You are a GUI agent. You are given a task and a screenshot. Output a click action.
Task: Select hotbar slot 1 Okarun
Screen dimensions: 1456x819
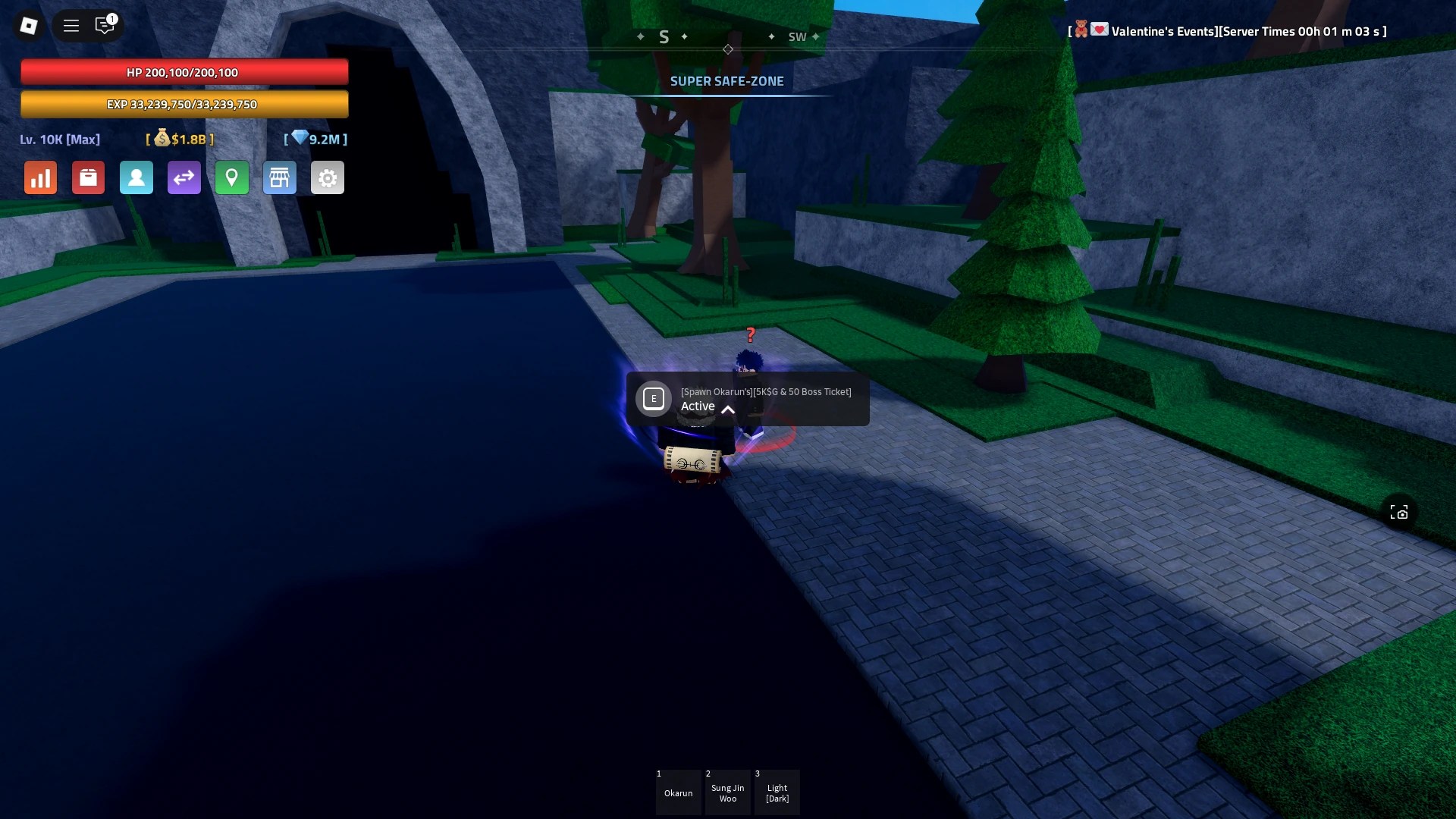(x=679, y=792)
